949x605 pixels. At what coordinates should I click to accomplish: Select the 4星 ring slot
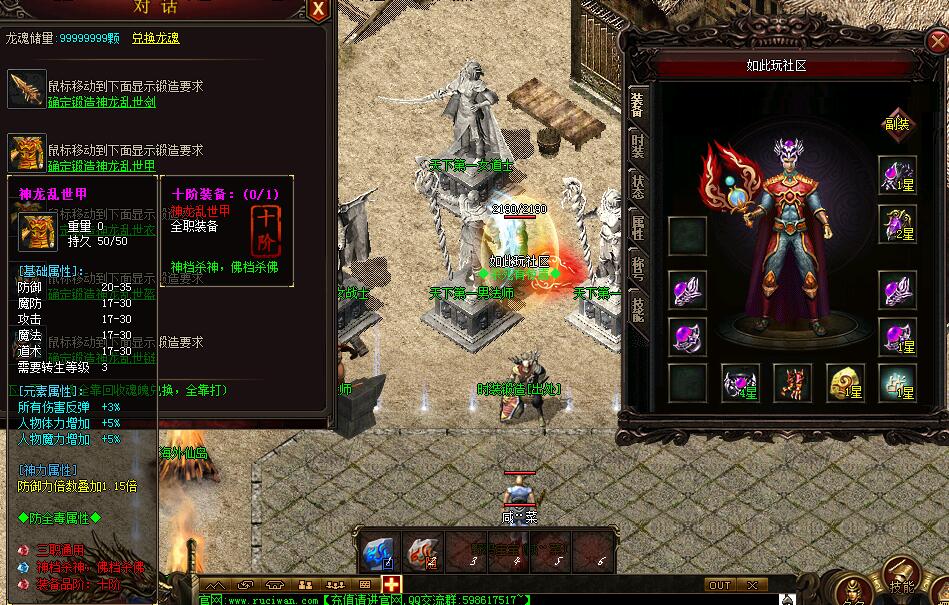[740, 383]
